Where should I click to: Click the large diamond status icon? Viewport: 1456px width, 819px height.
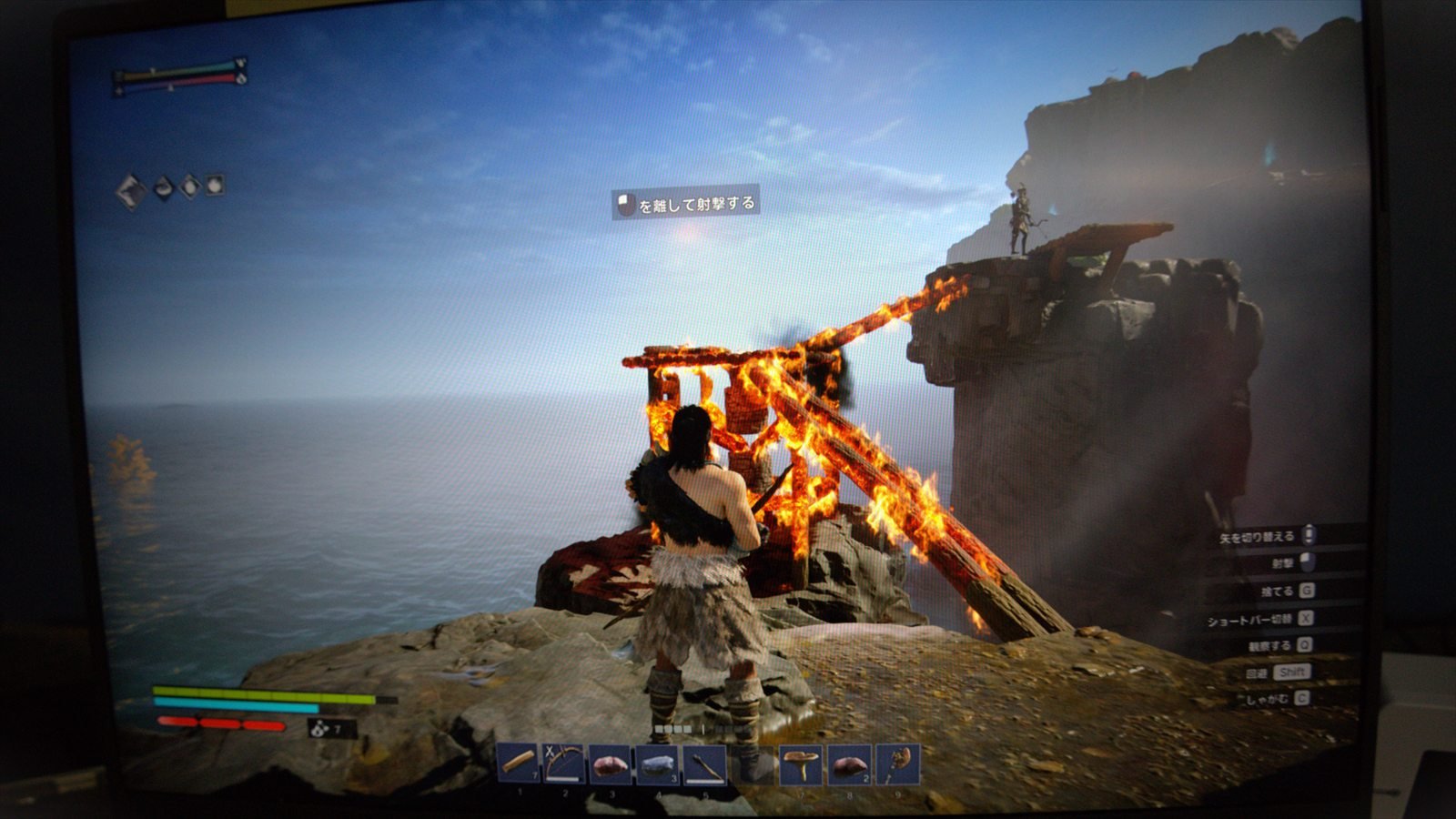[132, 191]
